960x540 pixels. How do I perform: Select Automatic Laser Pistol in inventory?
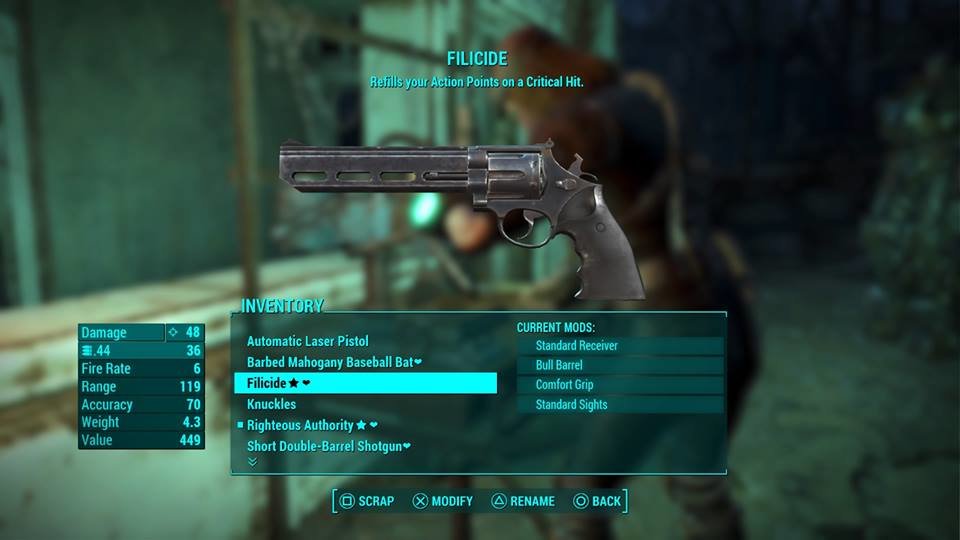307,342
